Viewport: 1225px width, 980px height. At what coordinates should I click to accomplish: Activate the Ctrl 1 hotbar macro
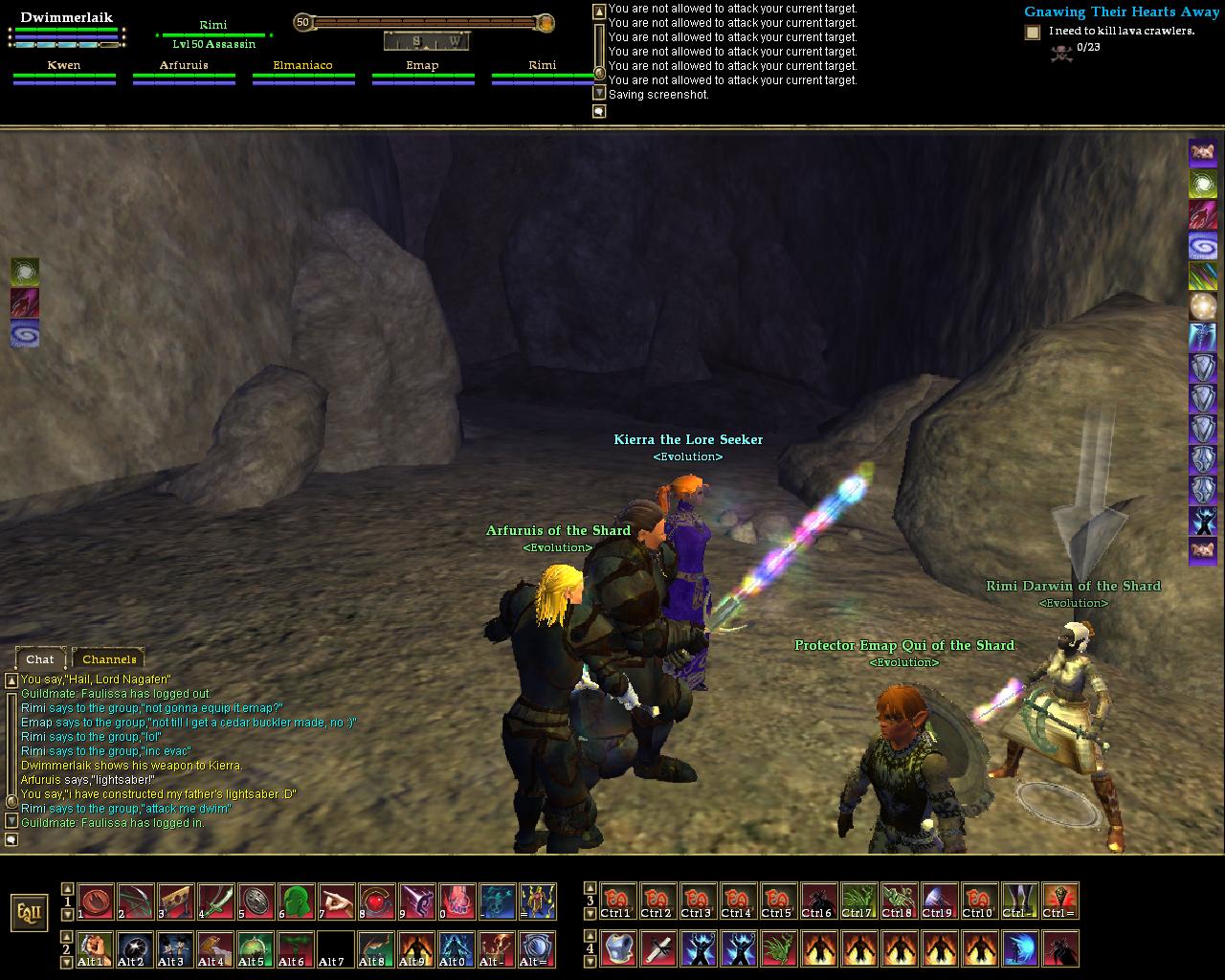(618, 902)
